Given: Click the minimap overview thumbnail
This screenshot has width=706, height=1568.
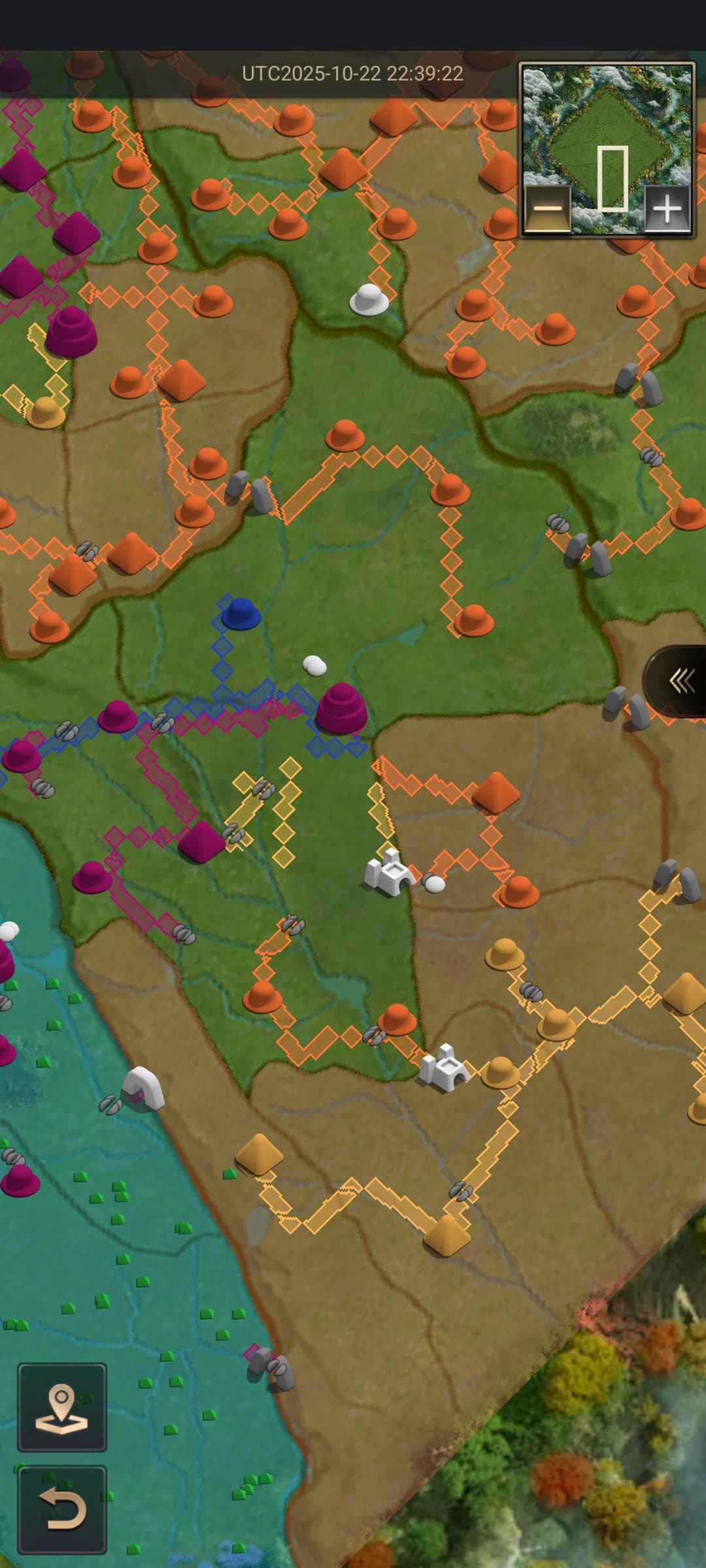Looking at the screenshot, I should (x=607, y=131).
